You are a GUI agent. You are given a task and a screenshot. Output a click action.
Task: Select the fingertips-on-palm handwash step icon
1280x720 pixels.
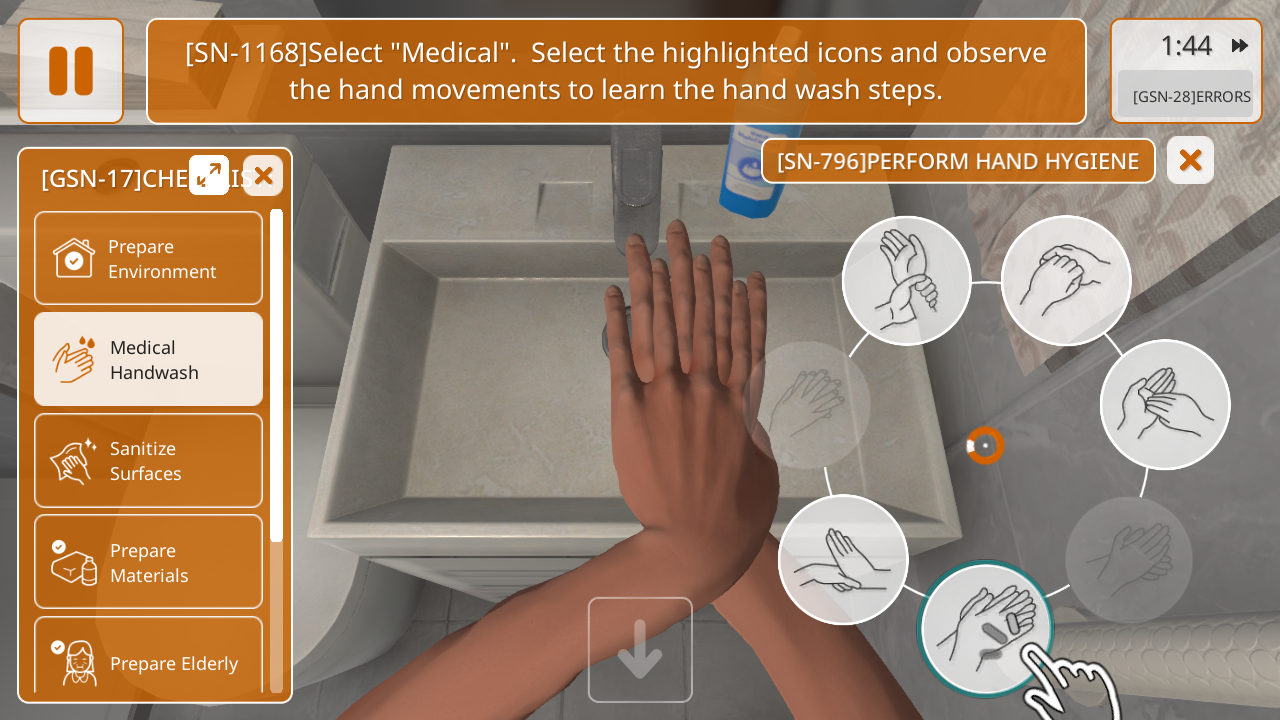(x=1165, y=404)
